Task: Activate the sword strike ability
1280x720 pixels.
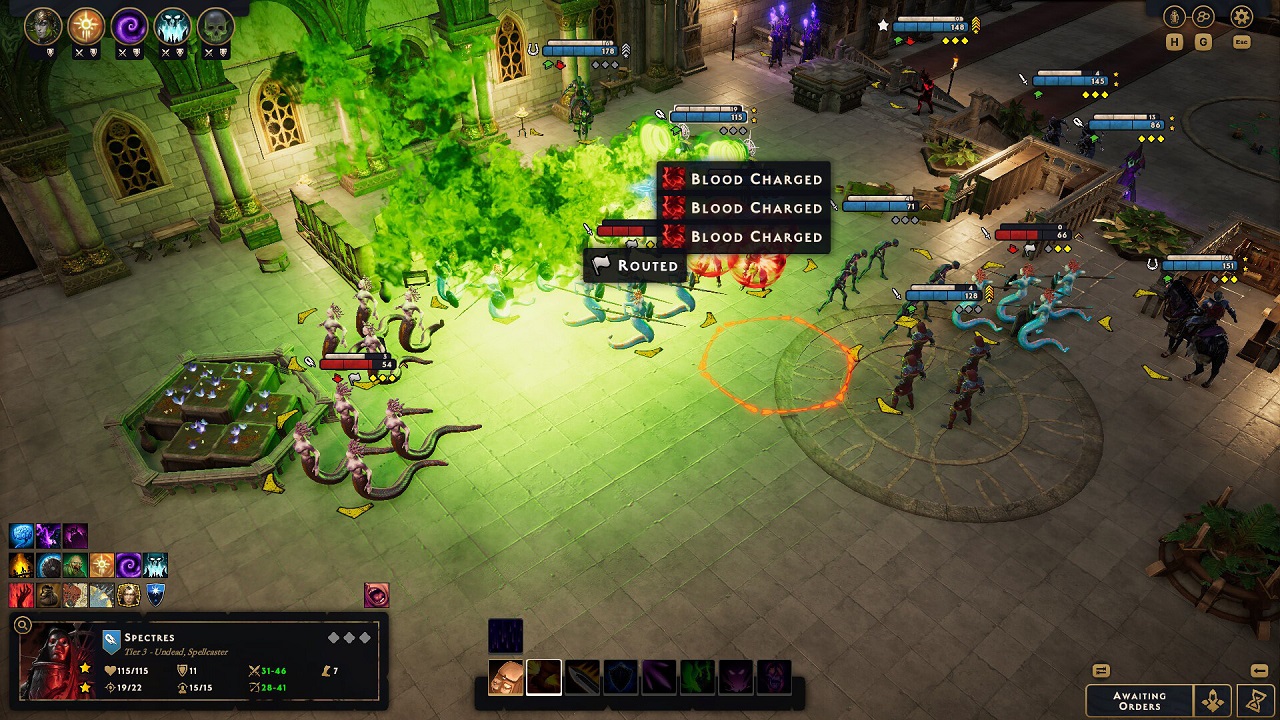Action: point(581,676)
